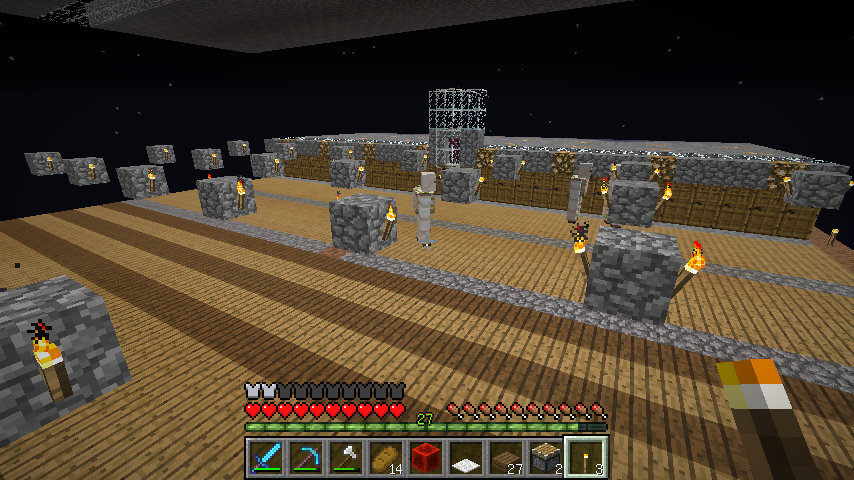Viewport: 854px width, 480px height.
Task: Choose the diamond pickaxe in the hotbar
Action: 306,458
